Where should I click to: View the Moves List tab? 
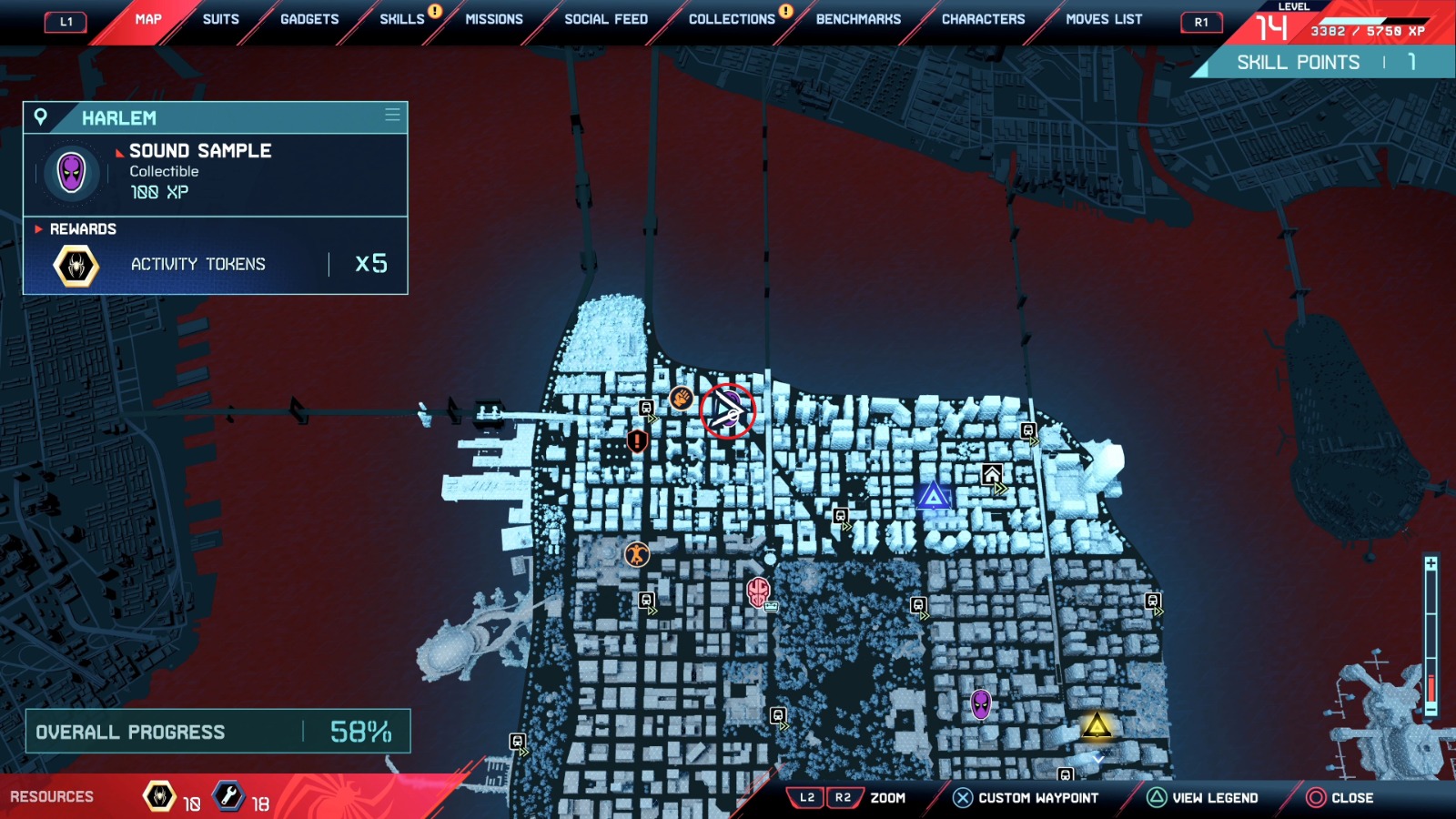(x=1104, y=19)
